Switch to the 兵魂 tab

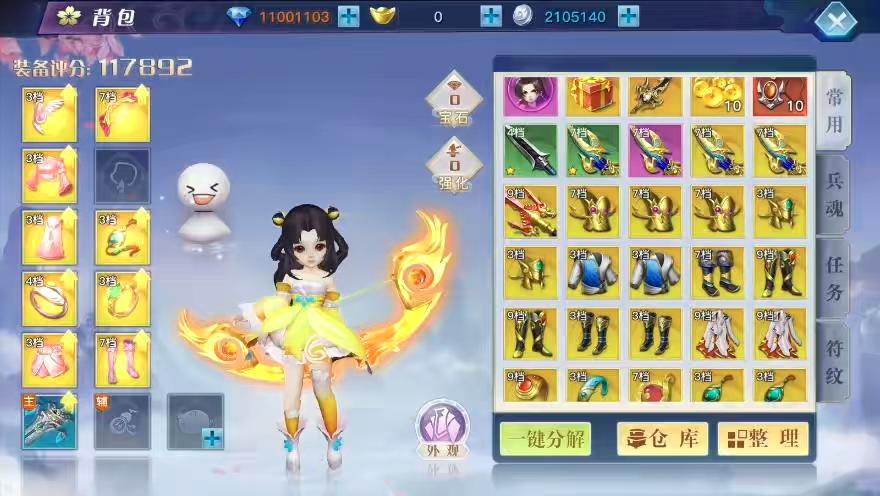[834, 195]
